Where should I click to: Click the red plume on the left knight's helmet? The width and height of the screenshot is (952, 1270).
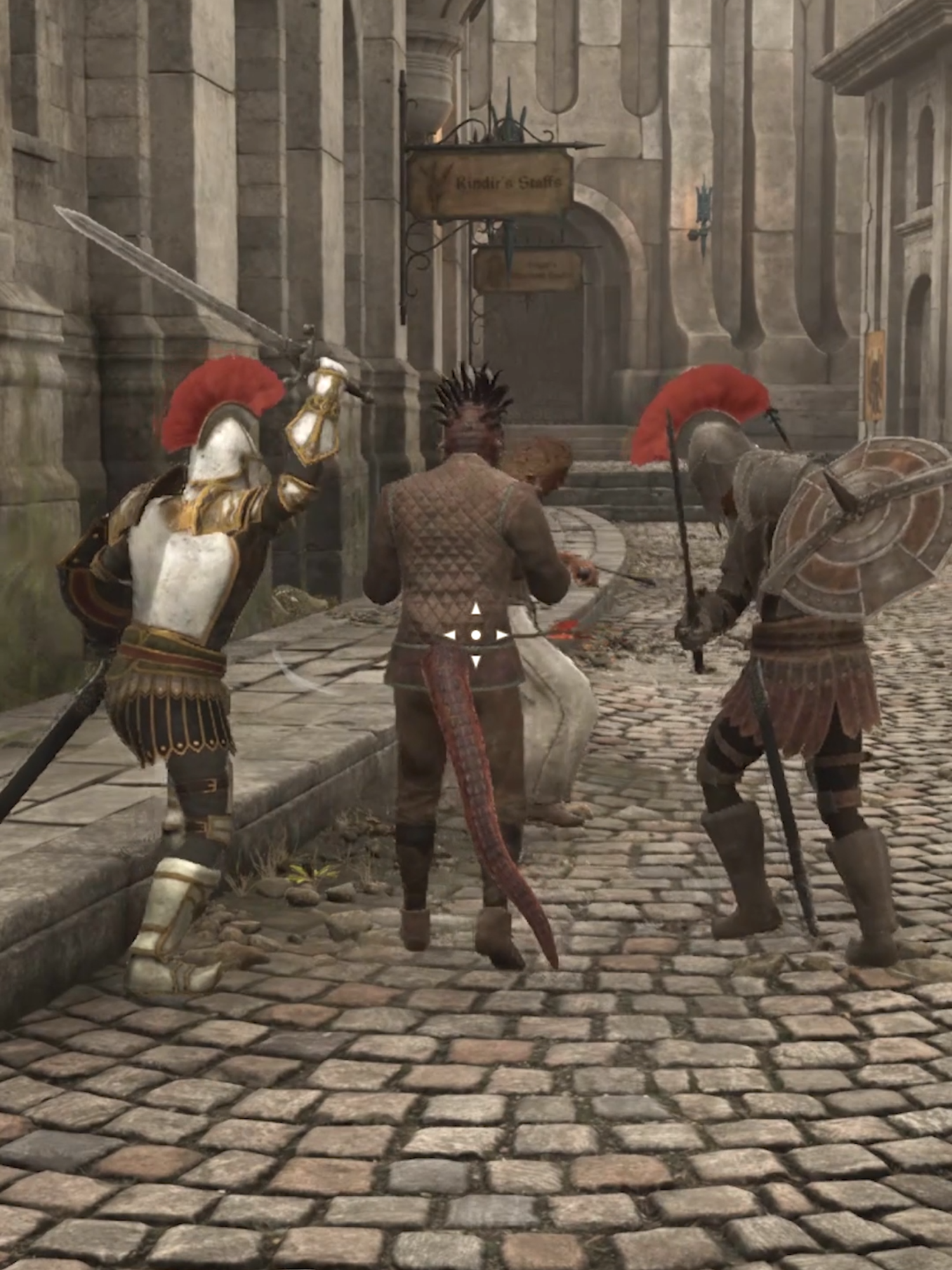coord(225,391)
